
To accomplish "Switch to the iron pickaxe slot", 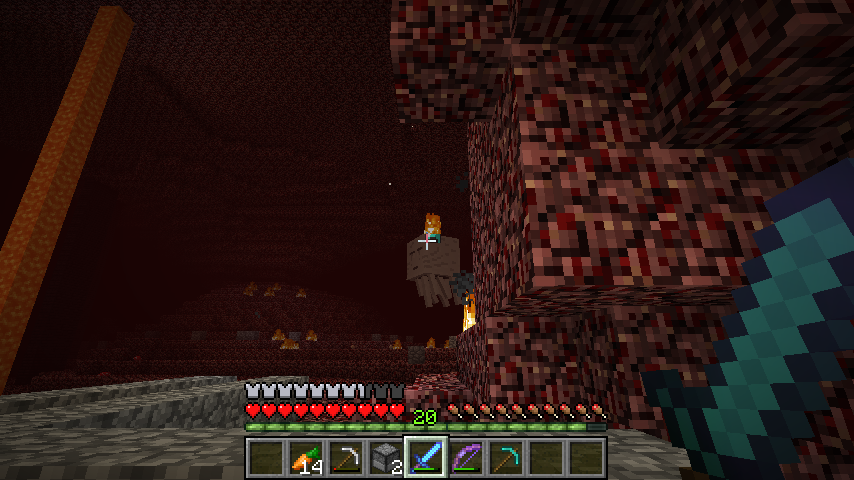I will coord(344,458).
